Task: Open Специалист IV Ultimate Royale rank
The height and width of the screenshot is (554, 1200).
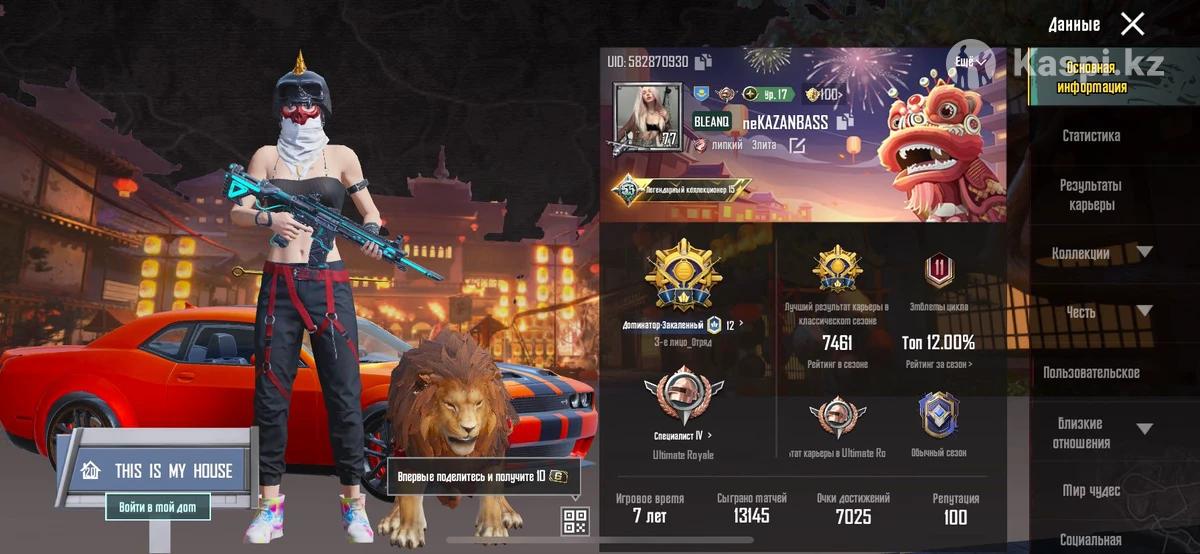Action: (684, 436)
